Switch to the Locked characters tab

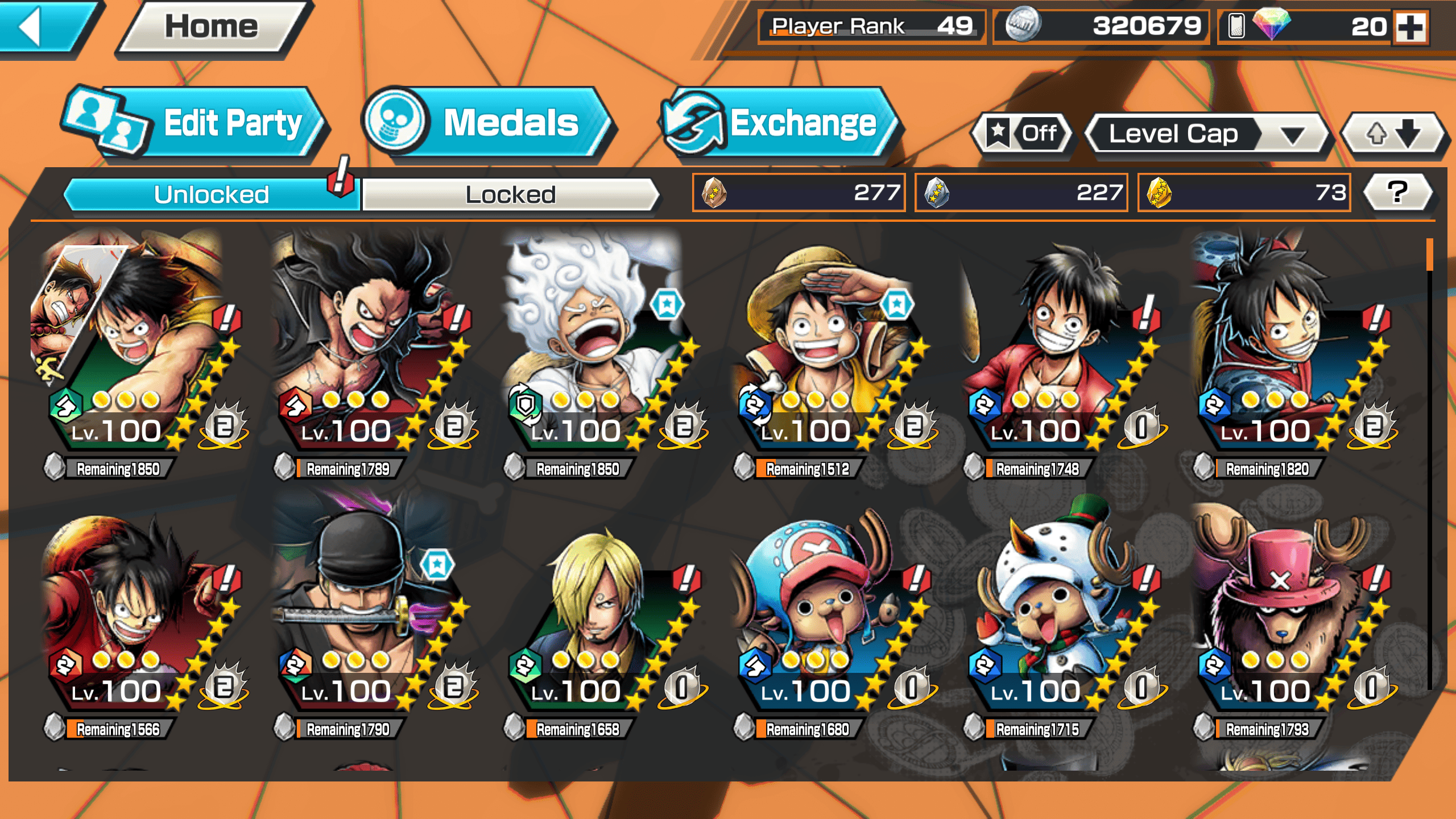tap(510, 195)
